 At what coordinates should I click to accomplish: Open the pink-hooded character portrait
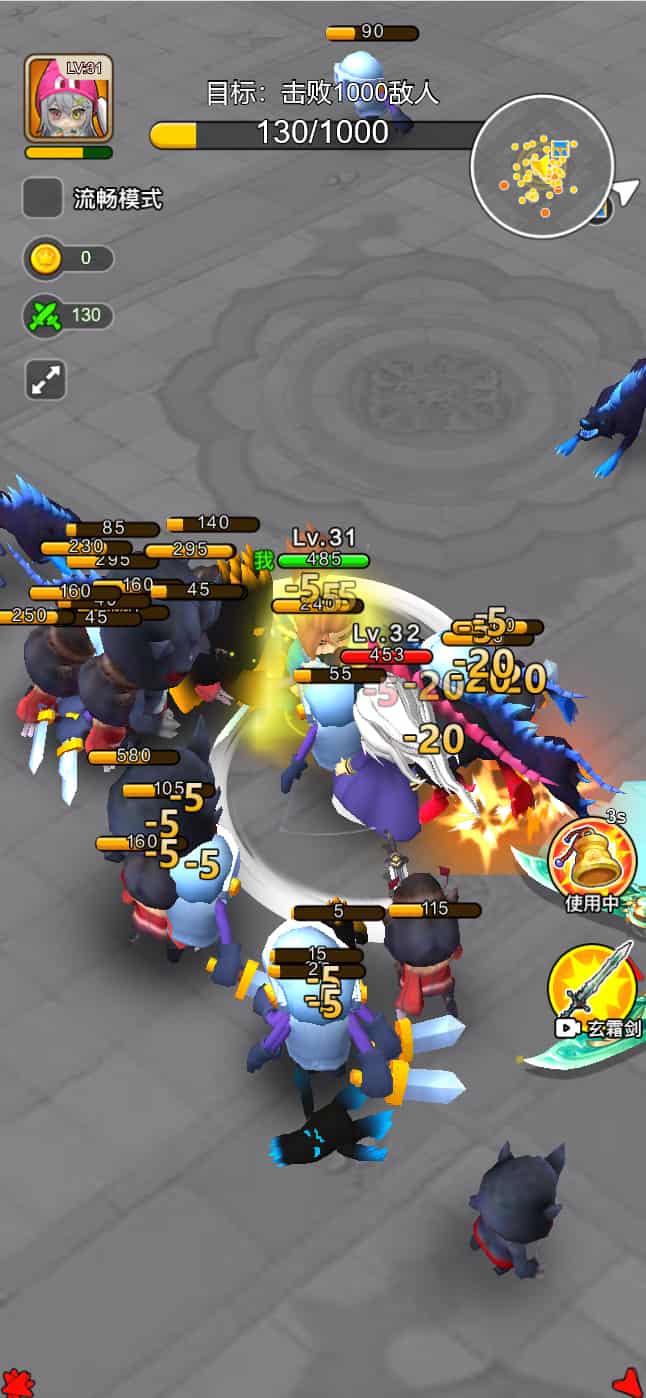69,98
